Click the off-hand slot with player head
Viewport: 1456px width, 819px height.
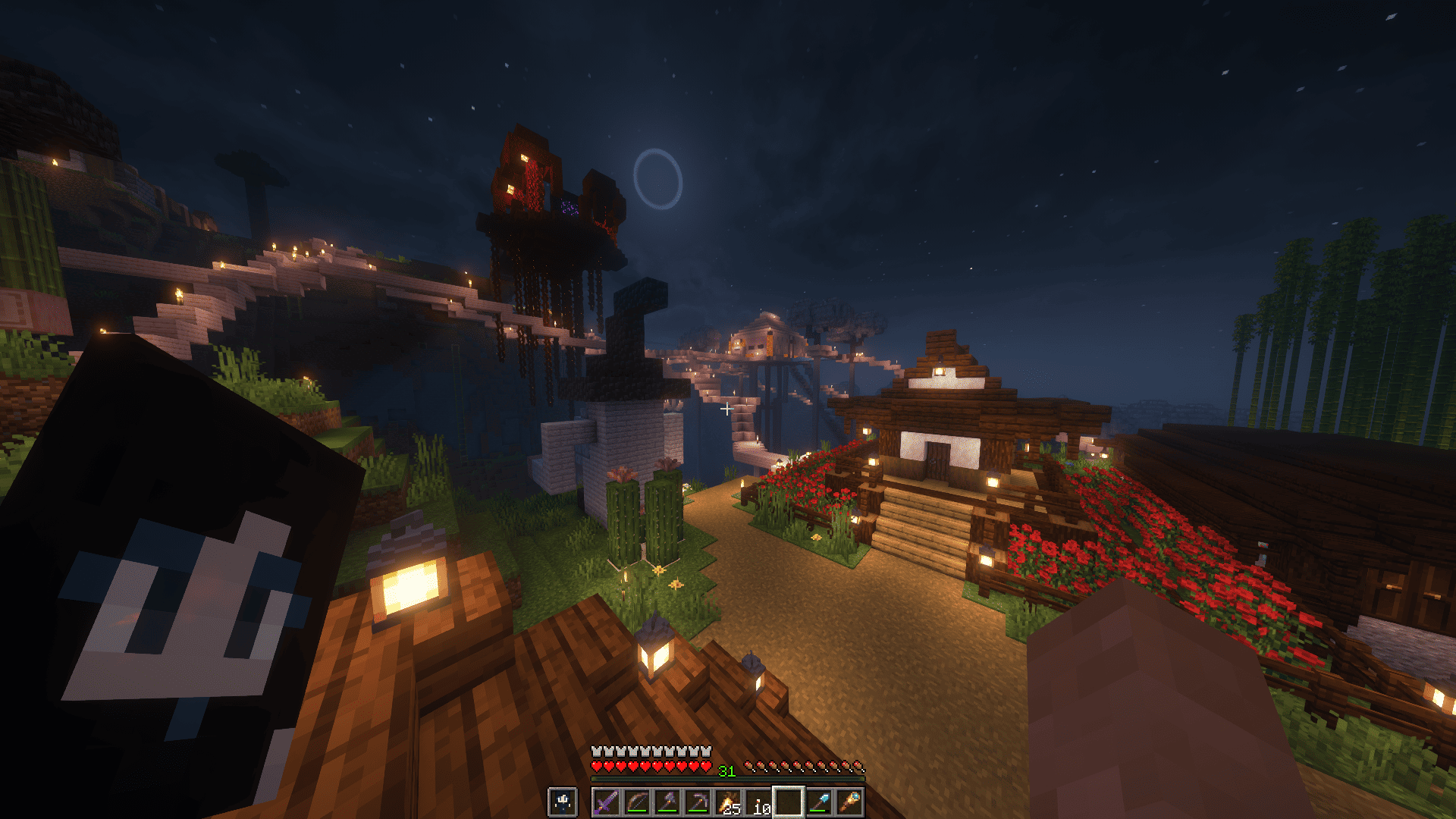(x=563, y=802)
